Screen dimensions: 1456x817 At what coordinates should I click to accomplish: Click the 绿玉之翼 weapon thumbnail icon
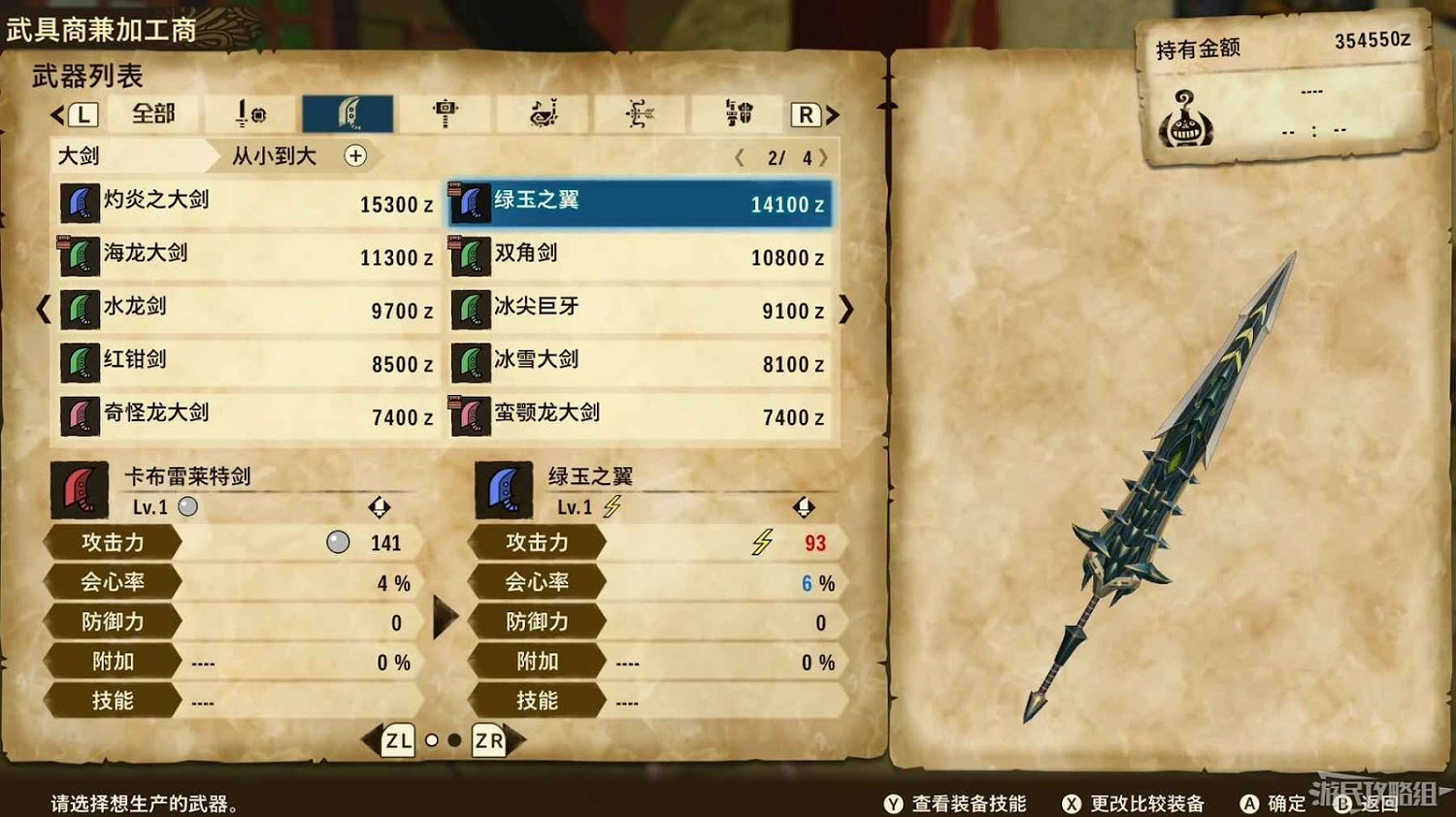pos(469,203)
